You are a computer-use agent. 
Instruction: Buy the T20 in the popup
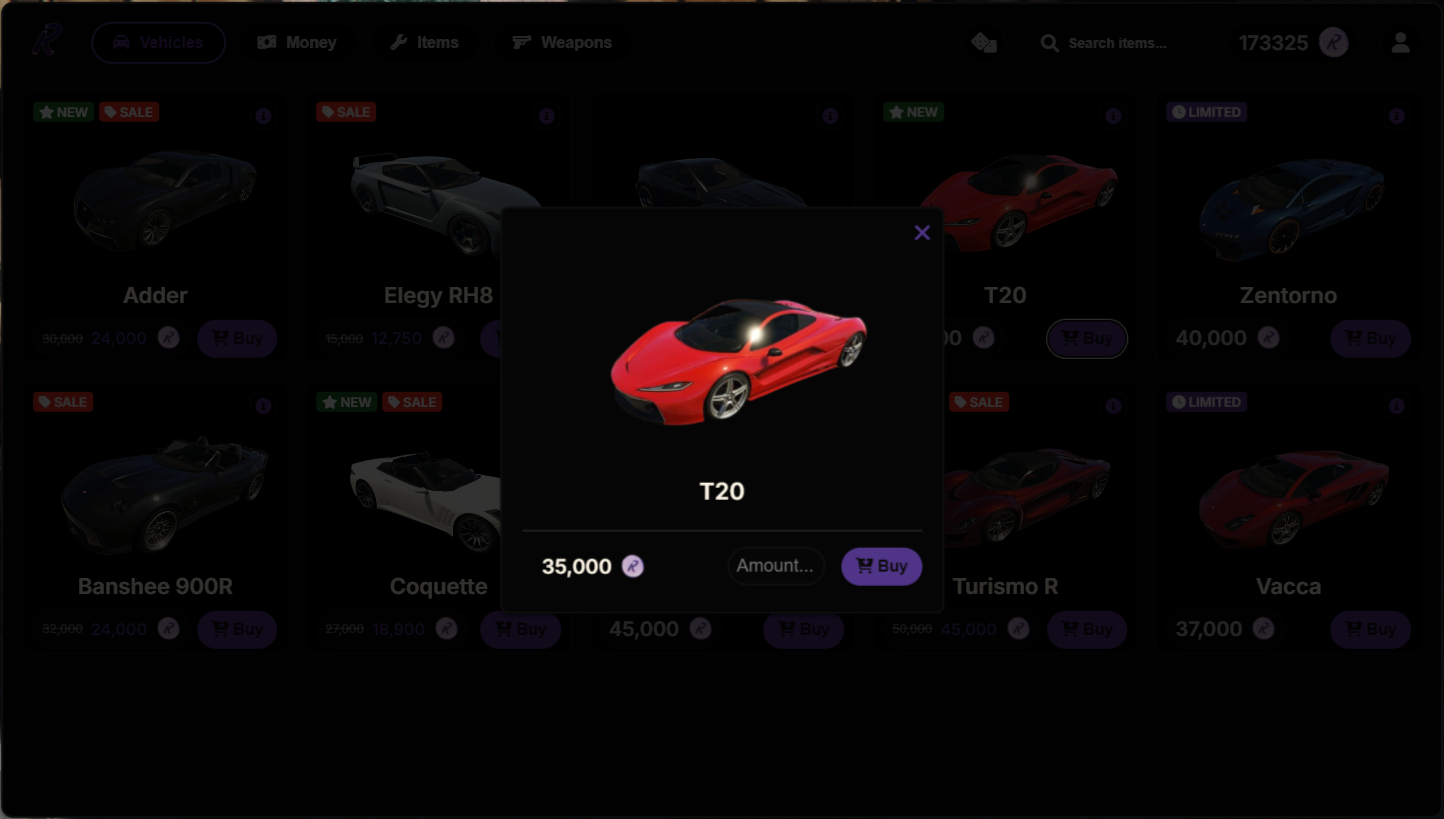click(881, 566)
